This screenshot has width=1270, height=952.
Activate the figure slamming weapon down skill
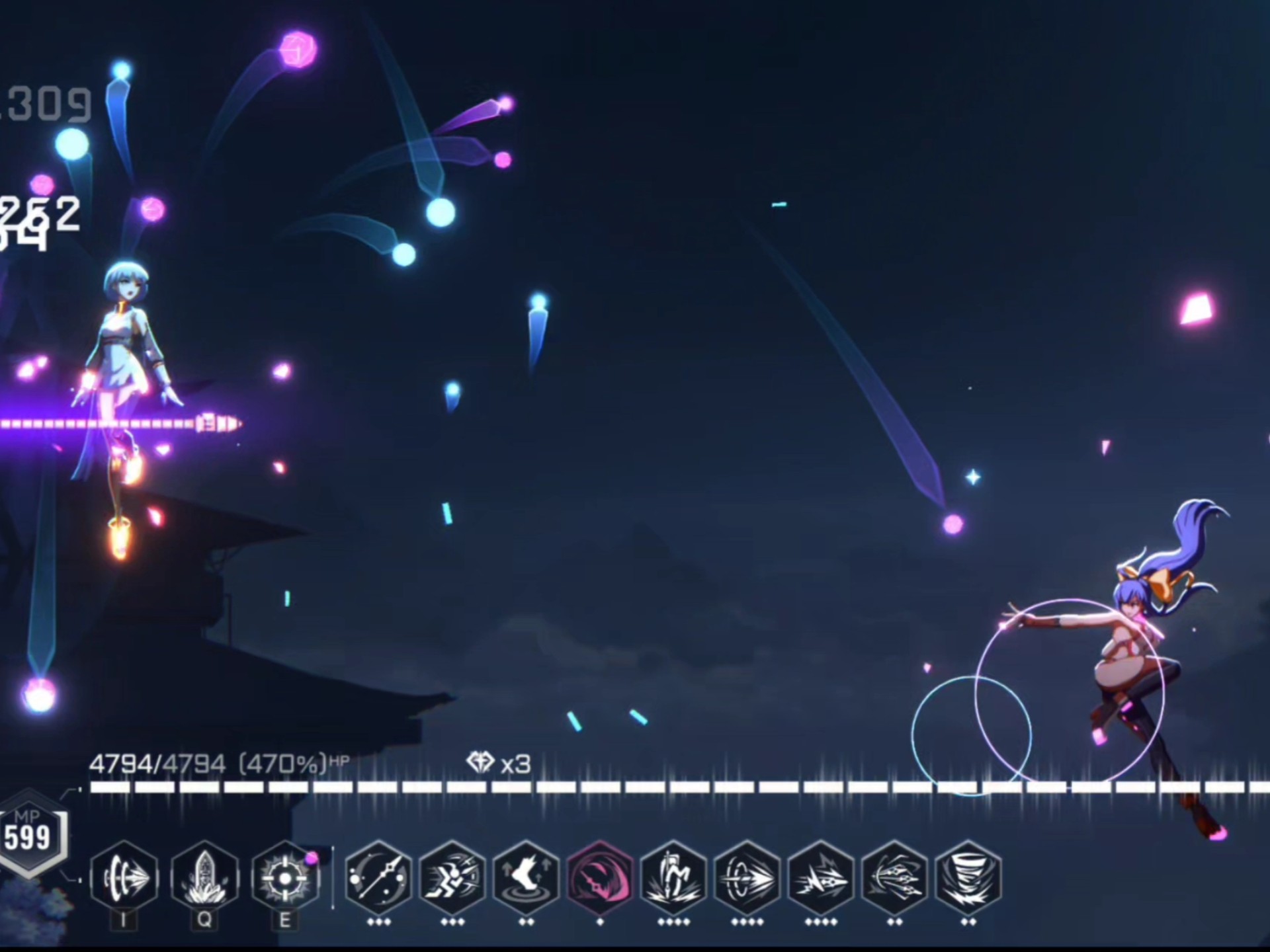pyautogui.click(x=673, y=877)
